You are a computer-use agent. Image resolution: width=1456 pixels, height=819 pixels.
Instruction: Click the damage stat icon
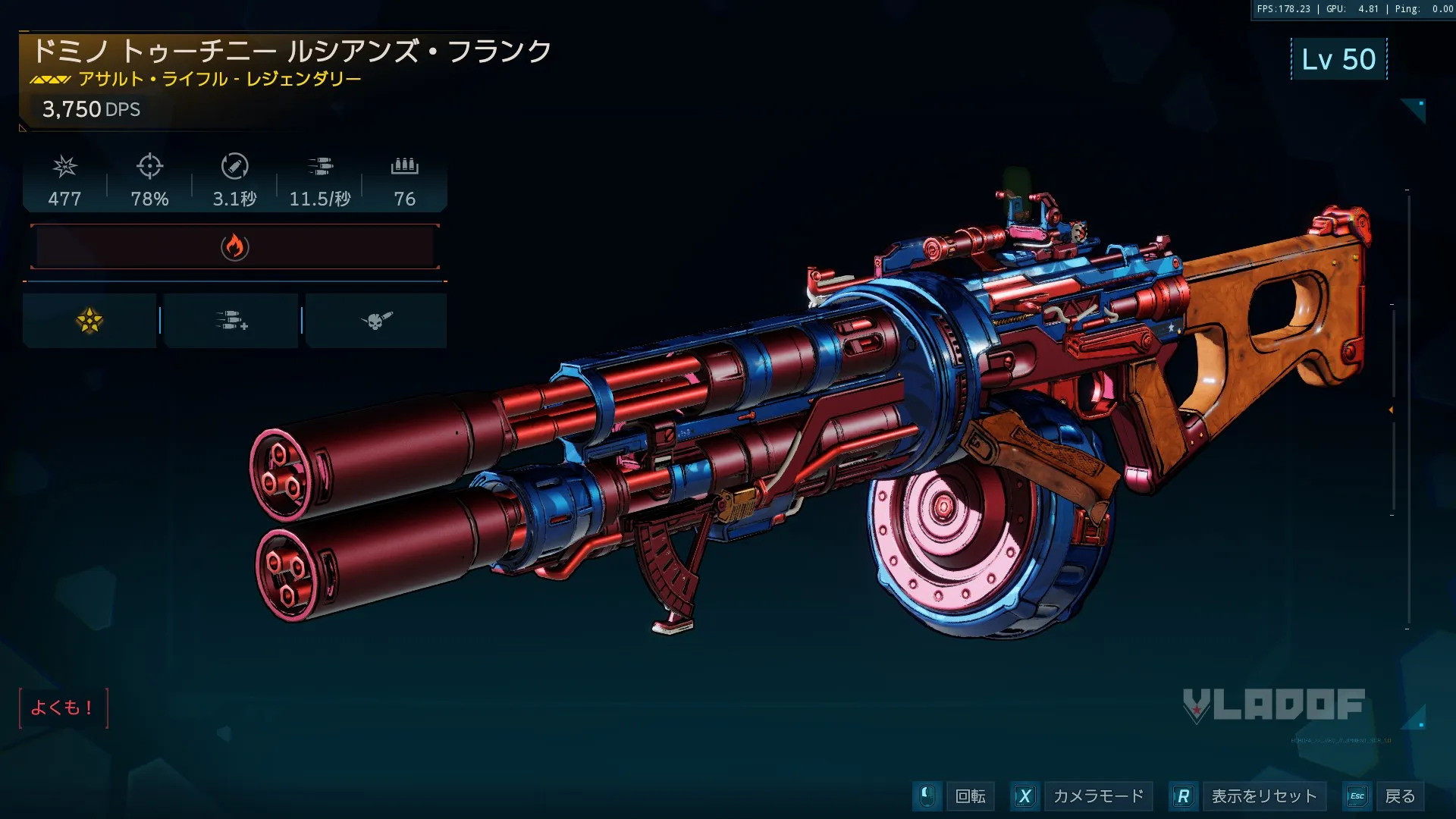coord(65,166)
